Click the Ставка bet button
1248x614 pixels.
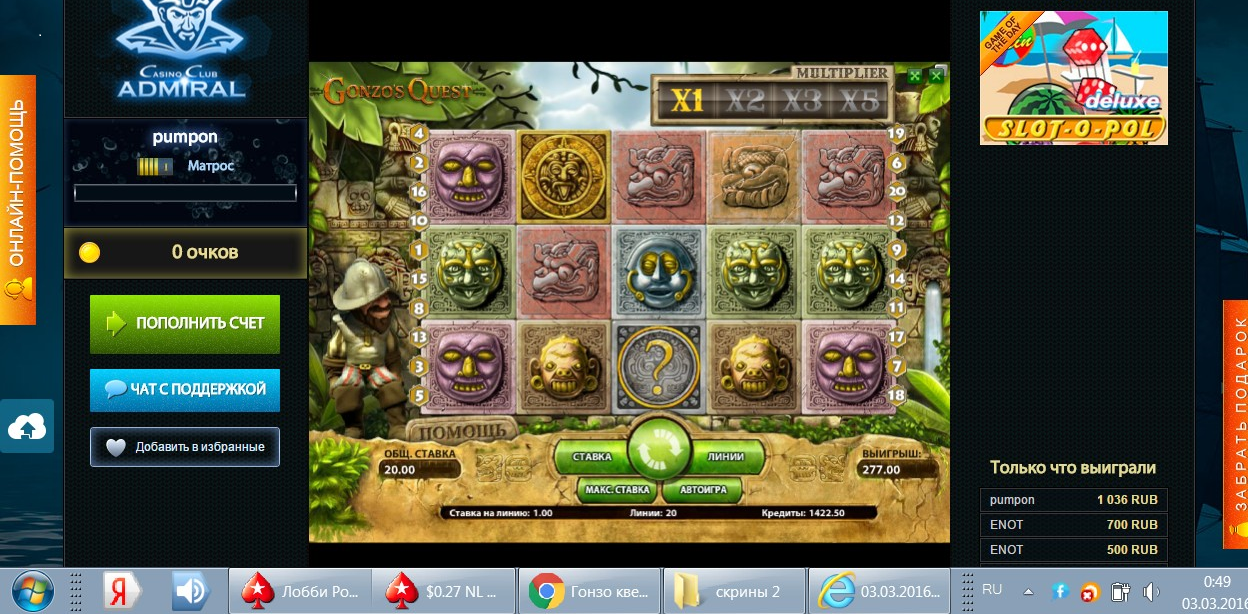[592, 457]
